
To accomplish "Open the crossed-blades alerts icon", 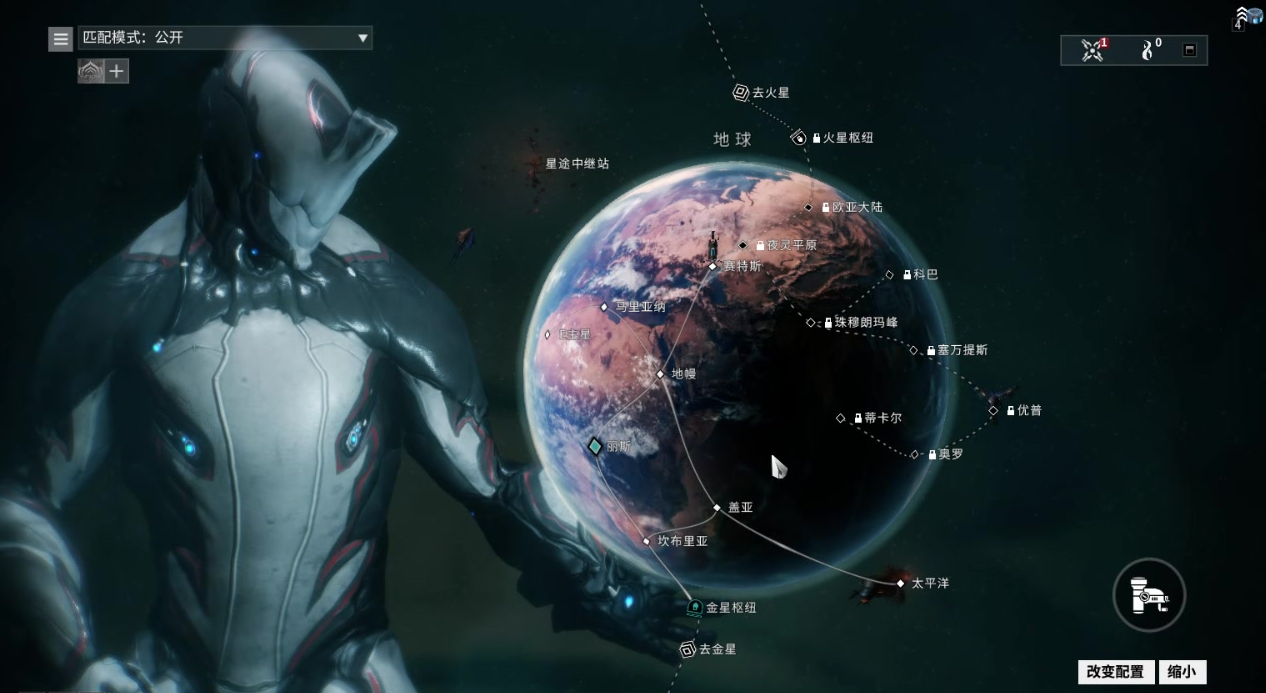I will (1093, 50).
